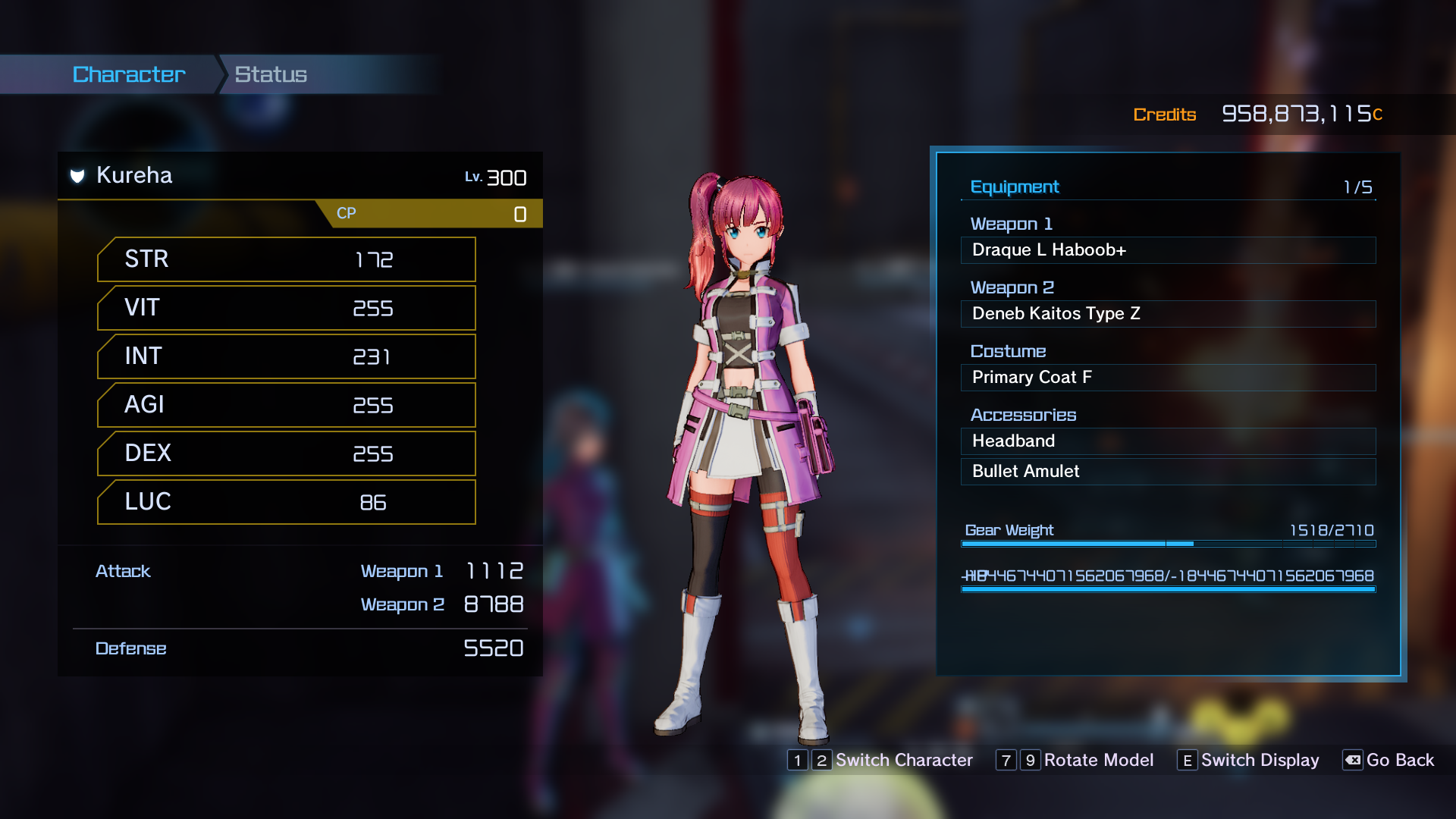This screenshot has width=1456, height=819.
Task: Choose the Bullet Amulet accessory slot
Action: [x=1168, y=472]
